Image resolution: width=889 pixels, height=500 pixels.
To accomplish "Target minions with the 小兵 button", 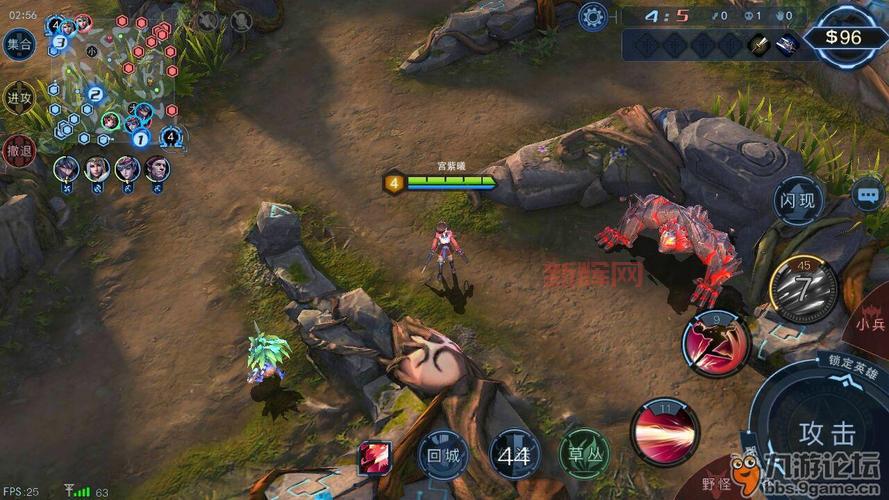I will click(x=869, y=323).
